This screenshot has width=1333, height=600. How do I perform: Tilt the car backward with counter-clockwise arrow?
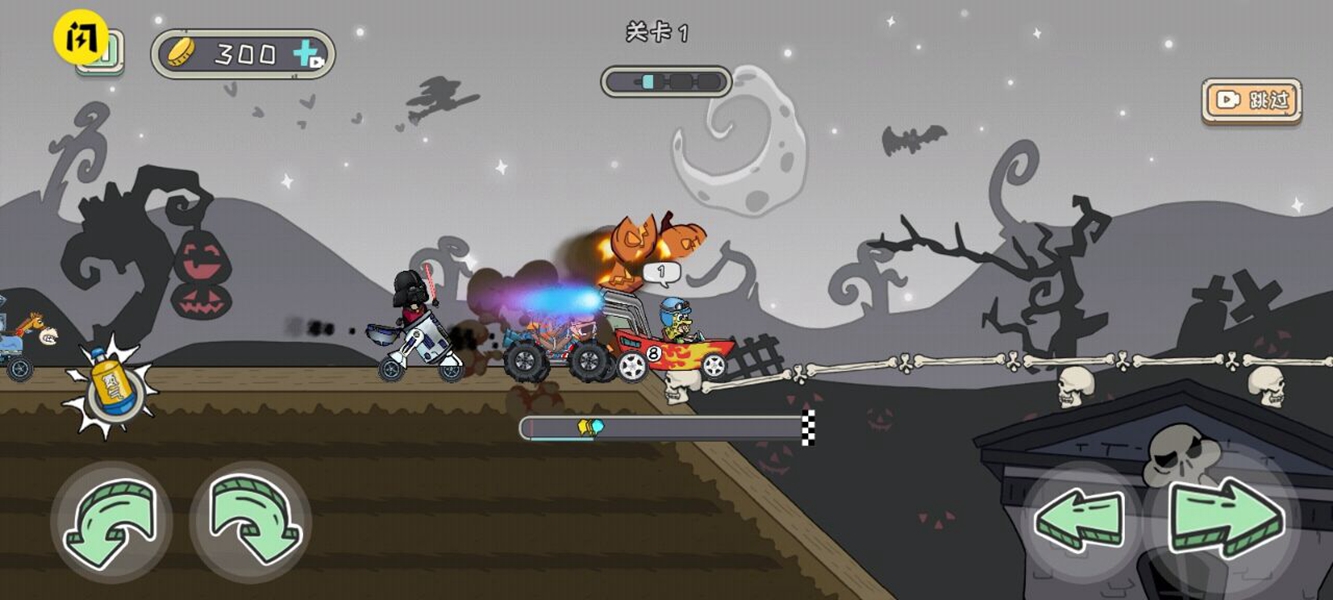pos(111,521)
